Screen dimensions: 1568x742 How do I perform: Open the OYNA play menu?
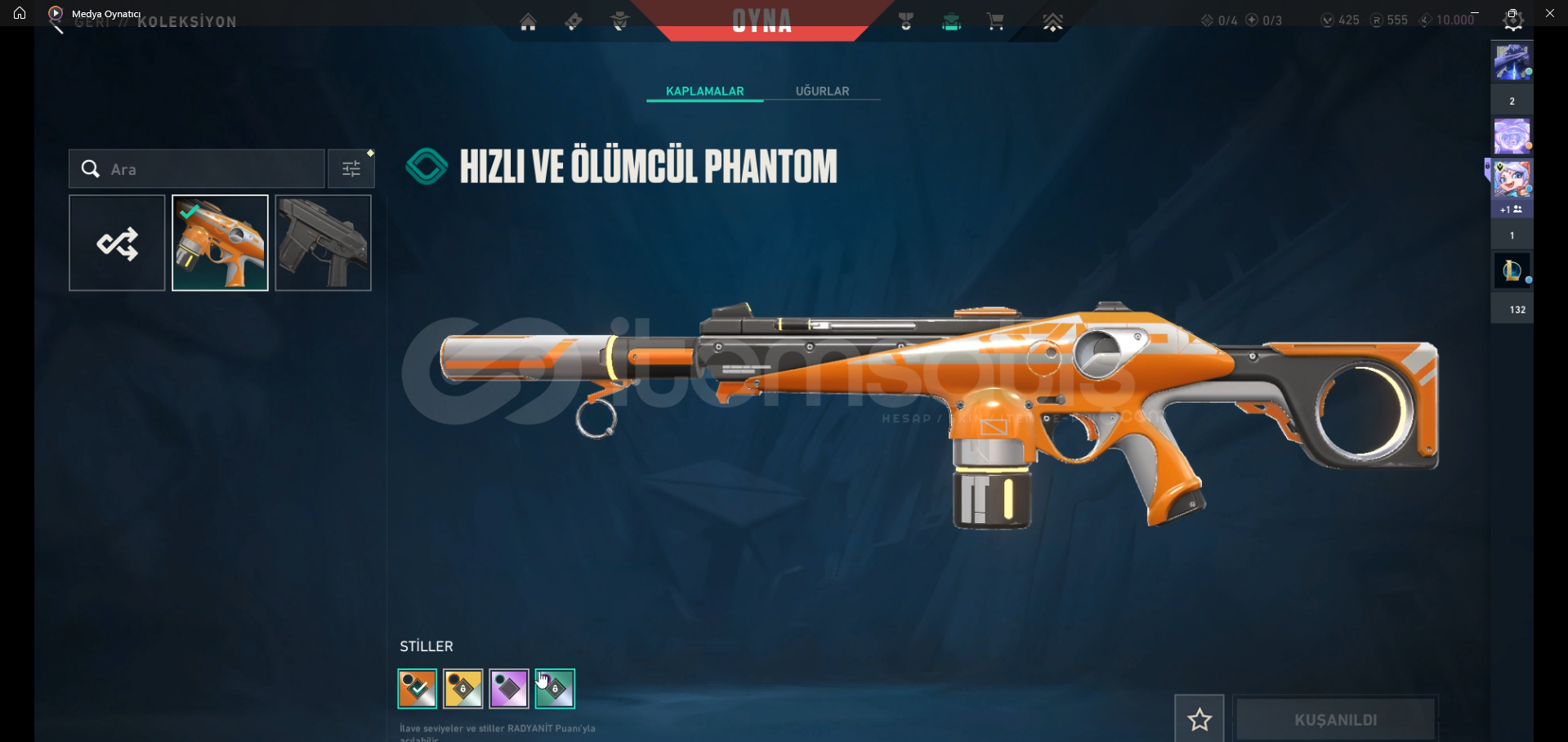pos(762,21)
